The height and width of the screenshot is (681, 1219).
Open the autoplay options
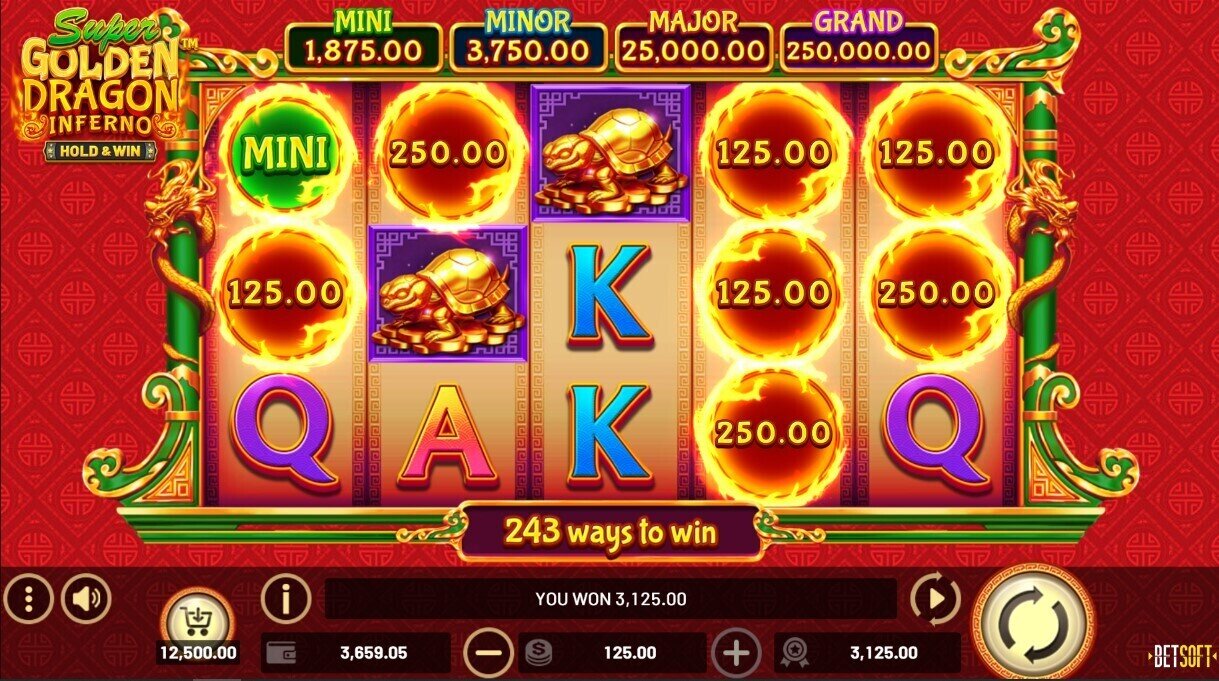[935, 600]
